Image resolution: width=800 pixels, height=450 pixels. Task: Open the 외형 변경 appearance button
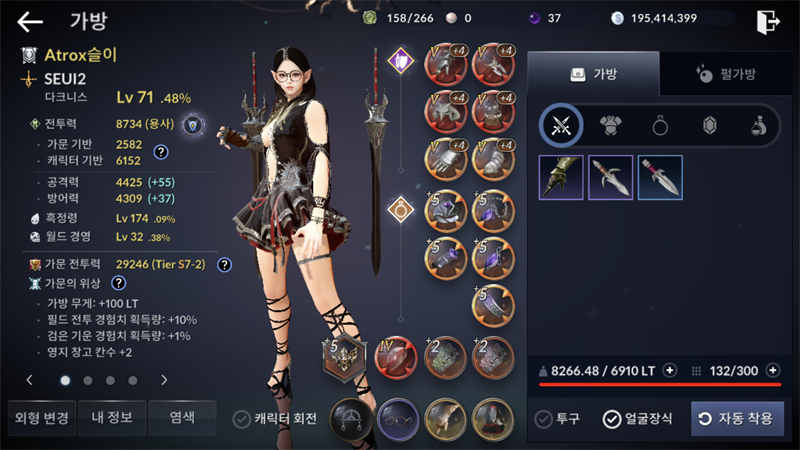click(40, 418)
